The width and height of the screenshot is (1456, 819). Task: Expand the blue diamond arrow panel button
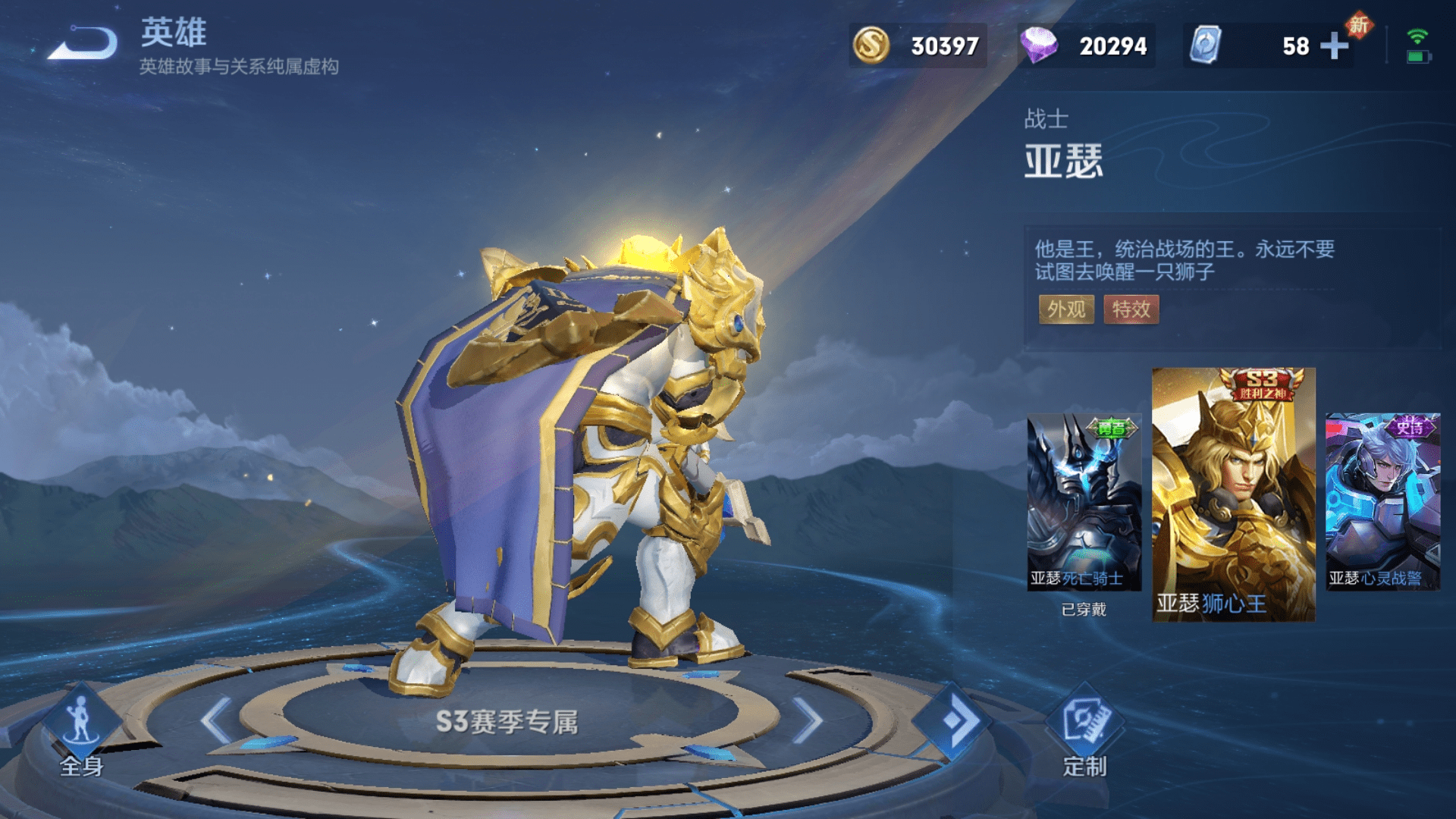953,720
